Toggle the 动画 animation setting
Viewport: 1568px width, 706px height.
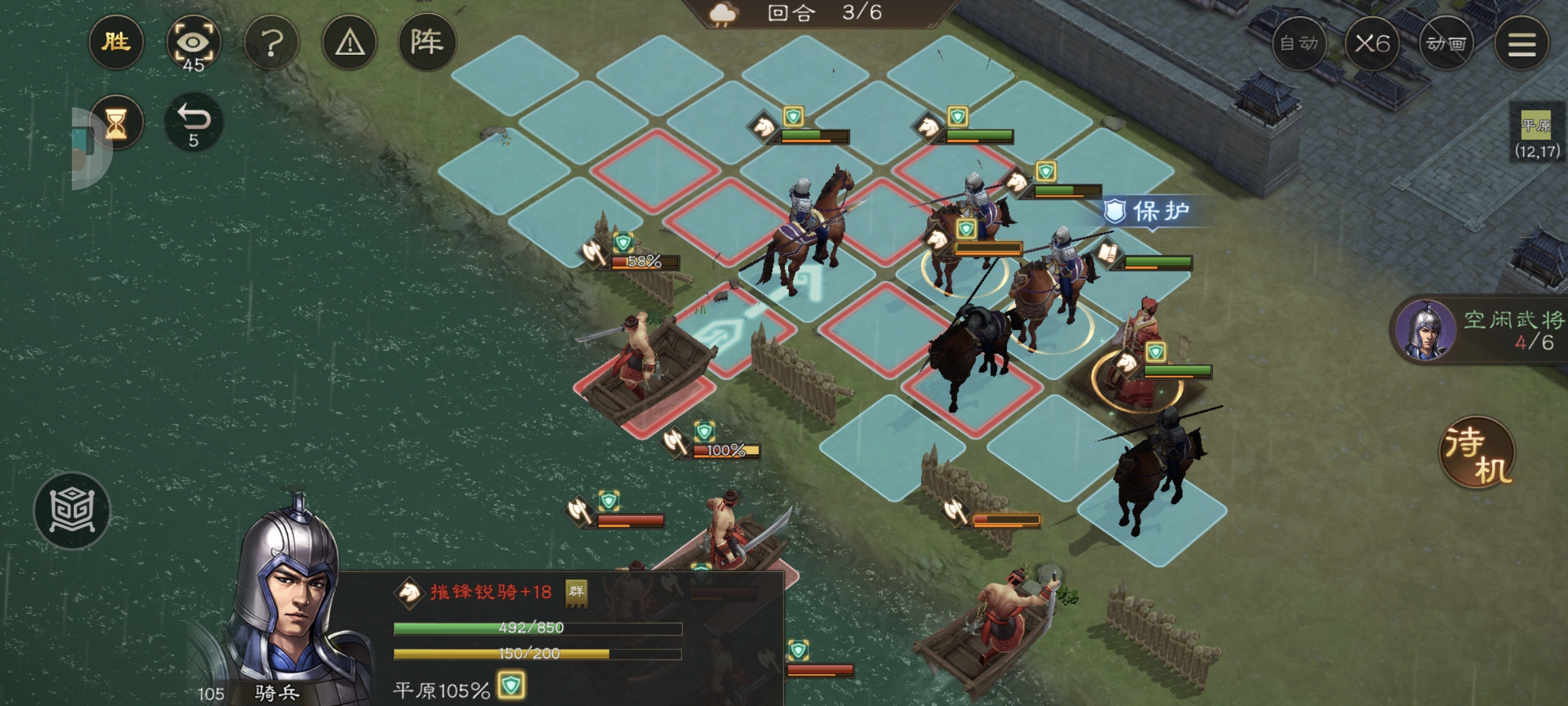(1446, 44)
